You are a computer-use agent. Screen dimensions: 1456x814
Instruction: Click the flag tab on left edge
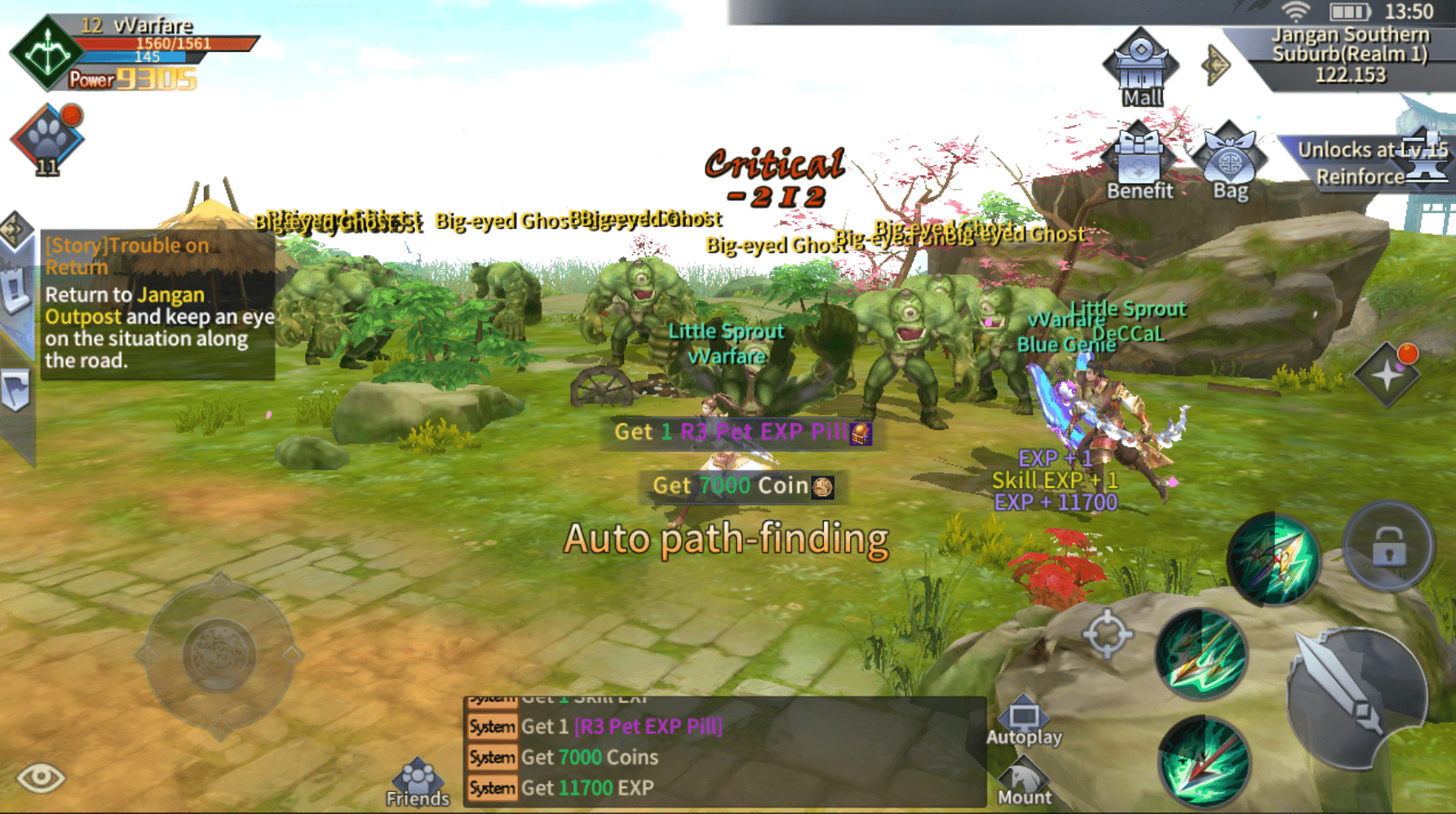[x=16, y=391]
